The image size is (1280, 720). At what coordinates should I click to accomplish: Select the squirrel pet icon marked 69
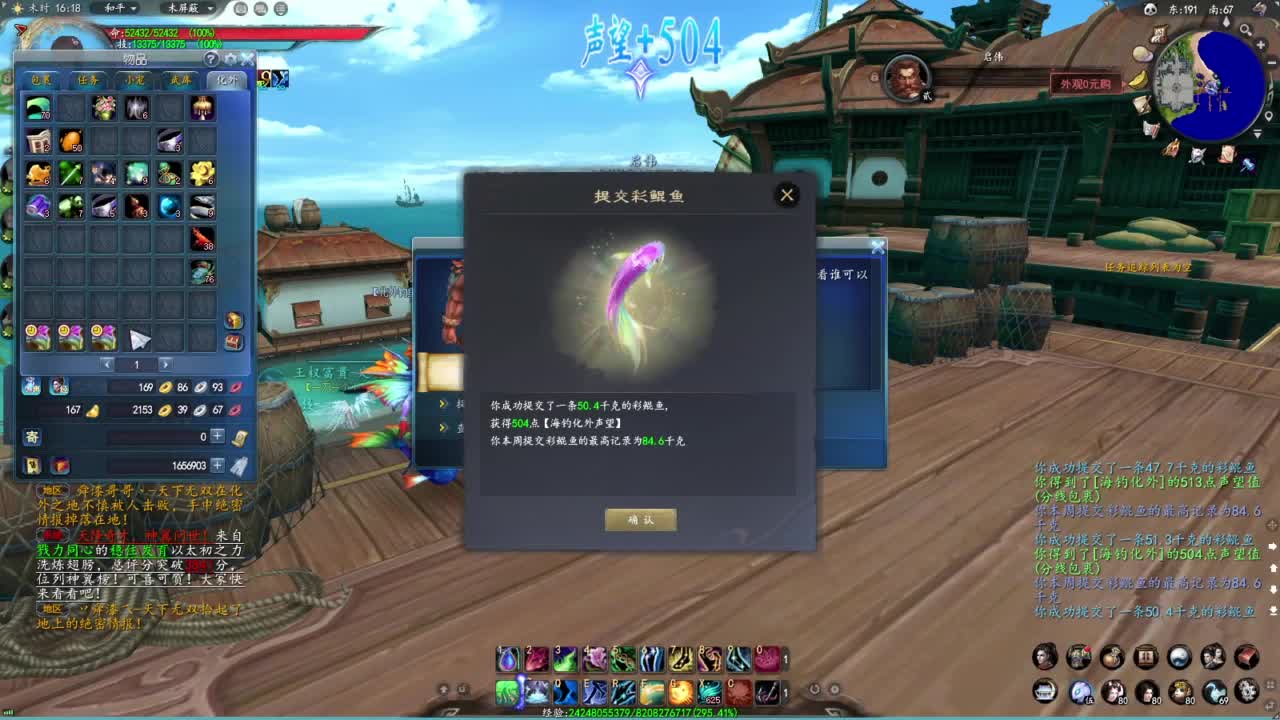coord(1213,691)
